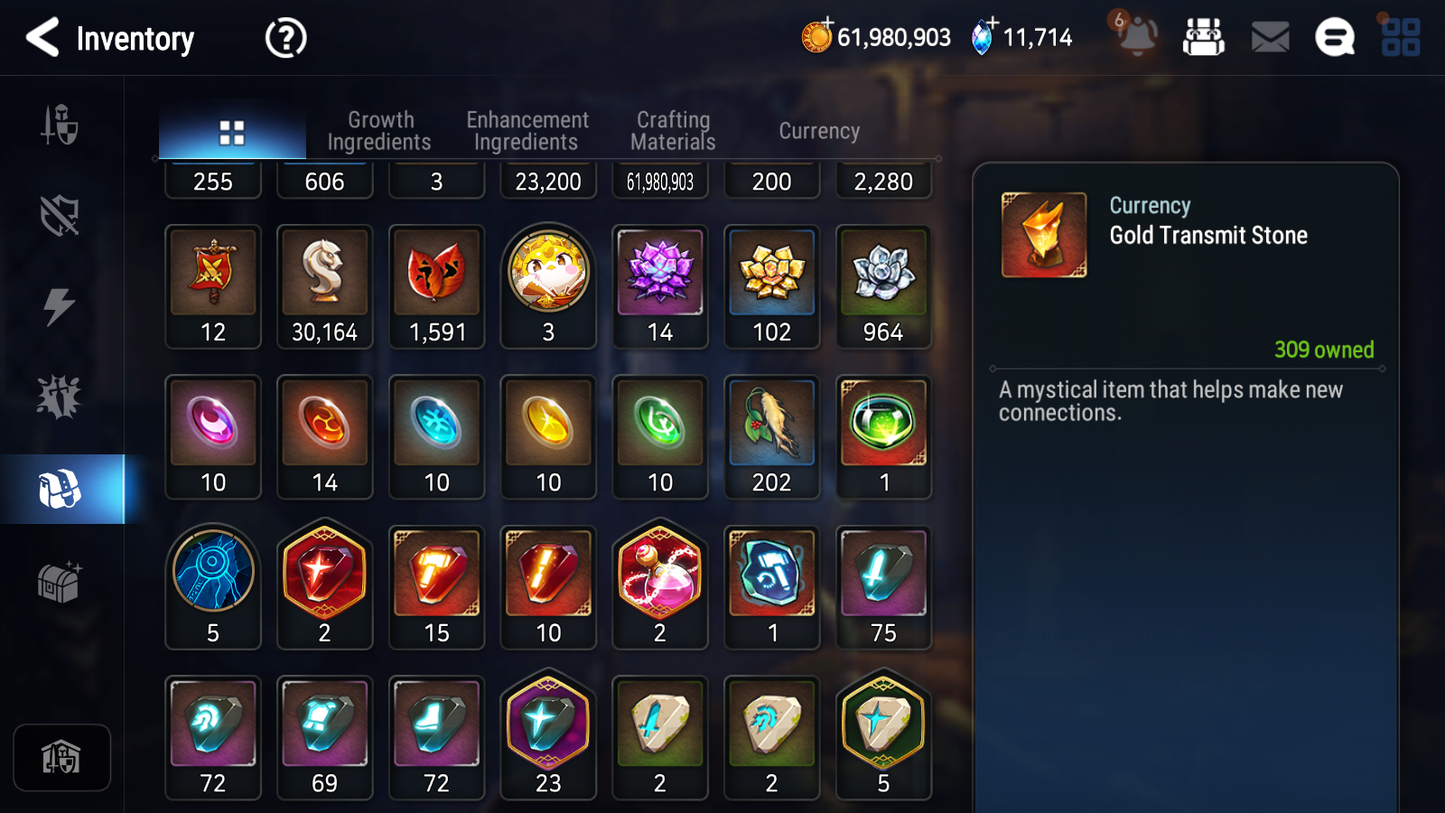Open the help question mark icon
The width and height of the screenshot is (1445, 813).
pos(285,37)
